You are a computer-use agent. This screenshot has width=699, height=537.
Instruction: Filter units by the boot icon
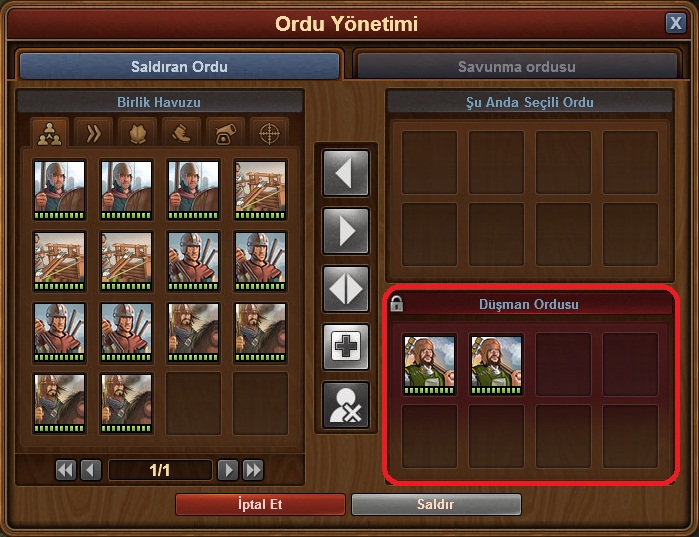[x=181, y=132]
